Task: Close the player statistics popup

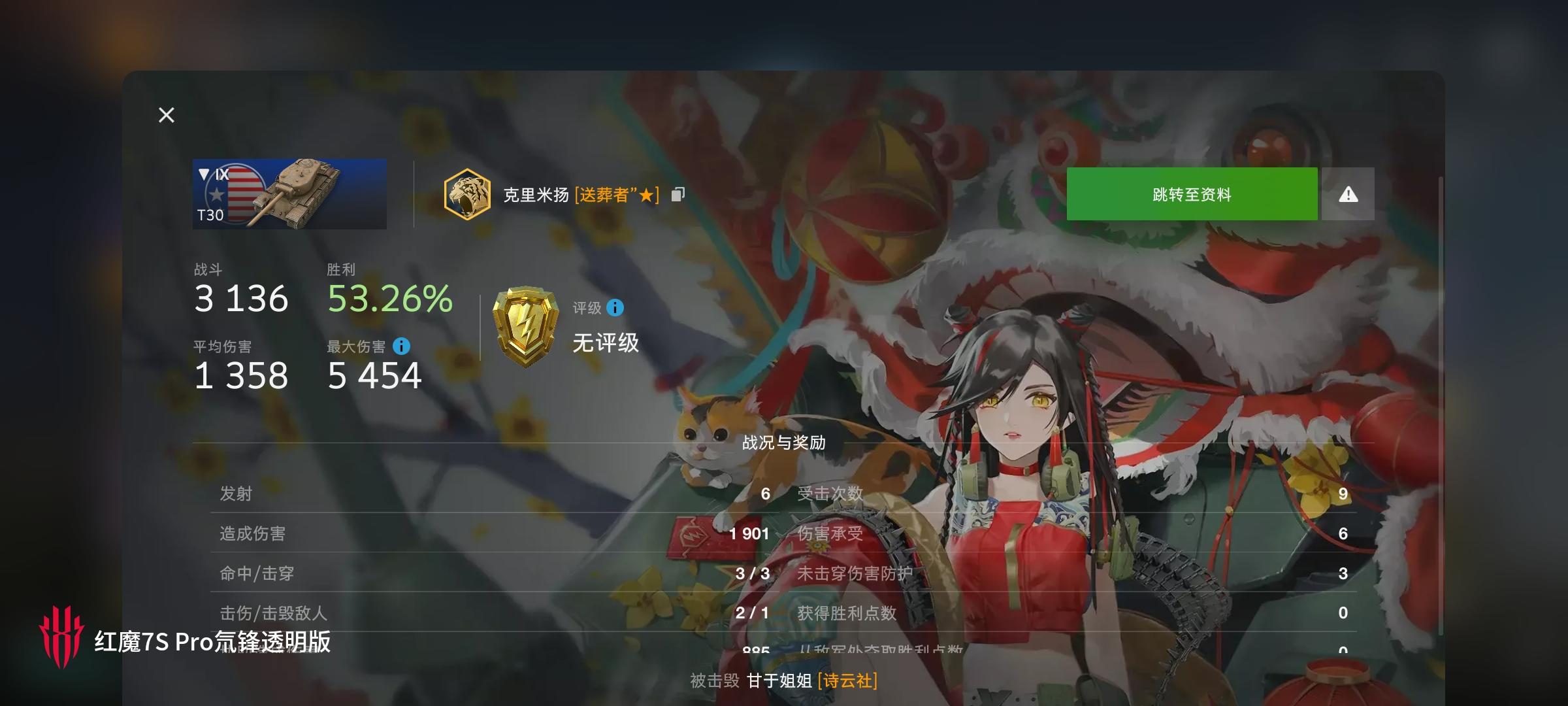Action: [166, 115]
